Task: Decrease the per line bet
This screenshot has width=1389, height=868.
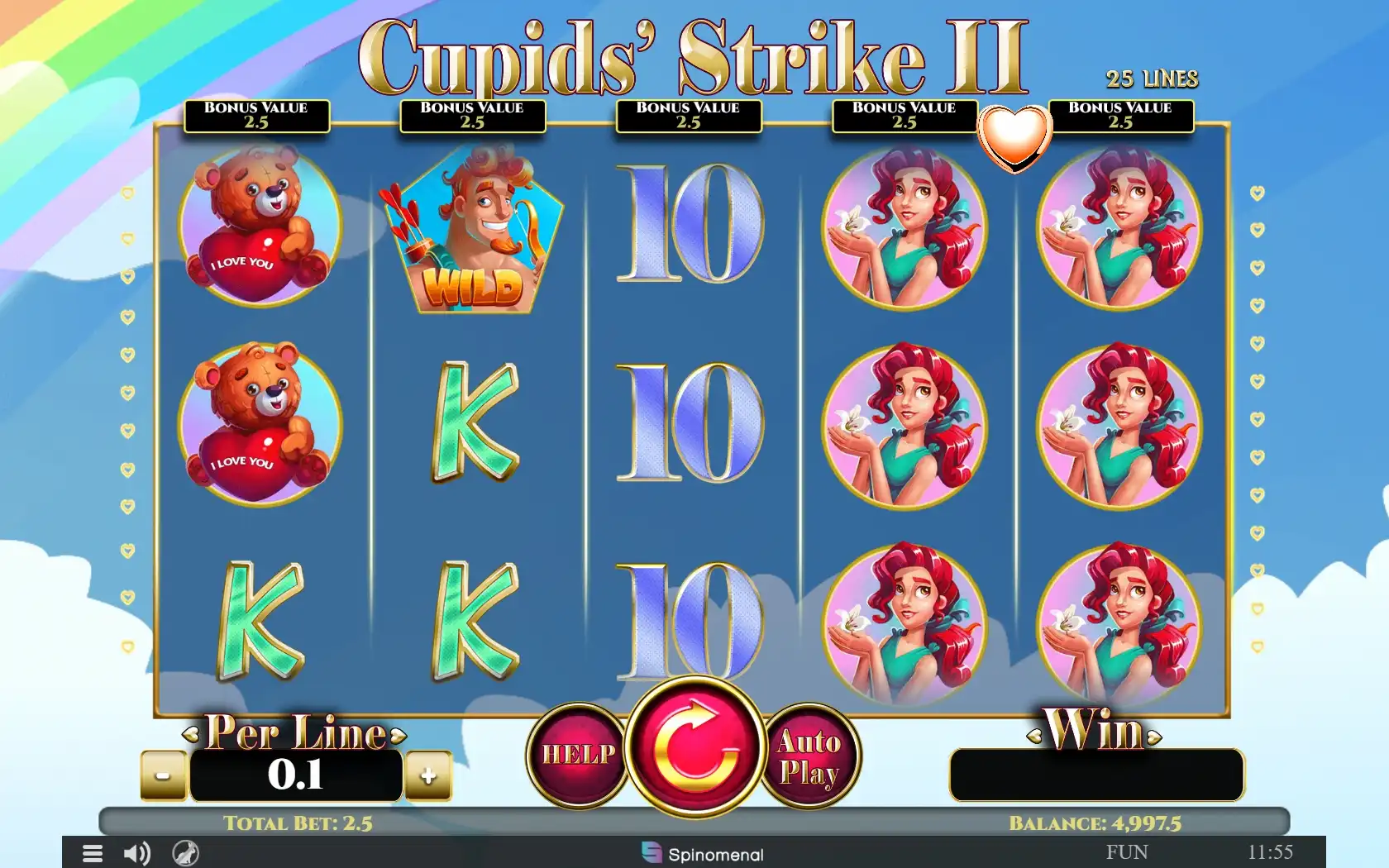Action: 164,775
